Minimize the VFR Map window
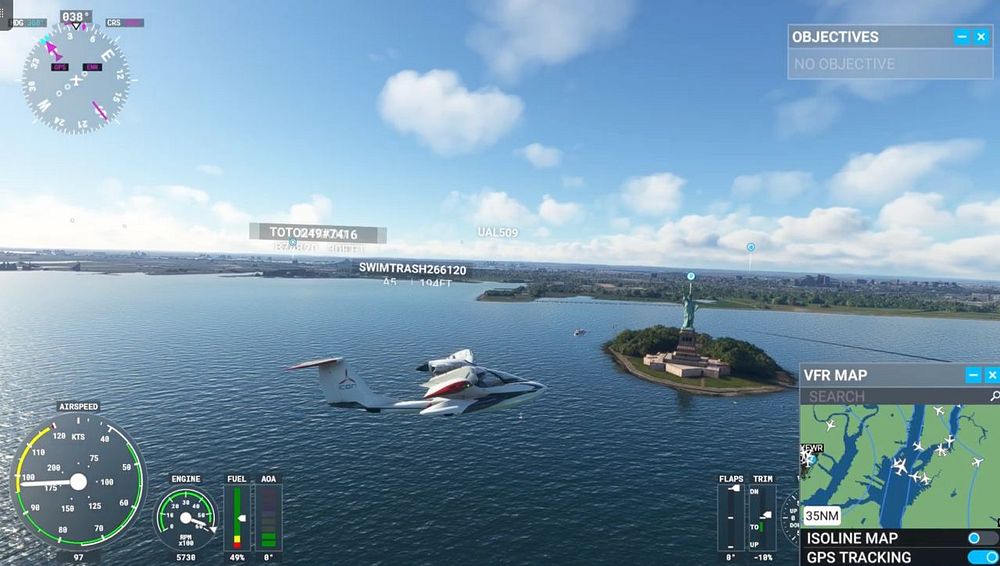The image size is (1000, 566). point(973,375)
